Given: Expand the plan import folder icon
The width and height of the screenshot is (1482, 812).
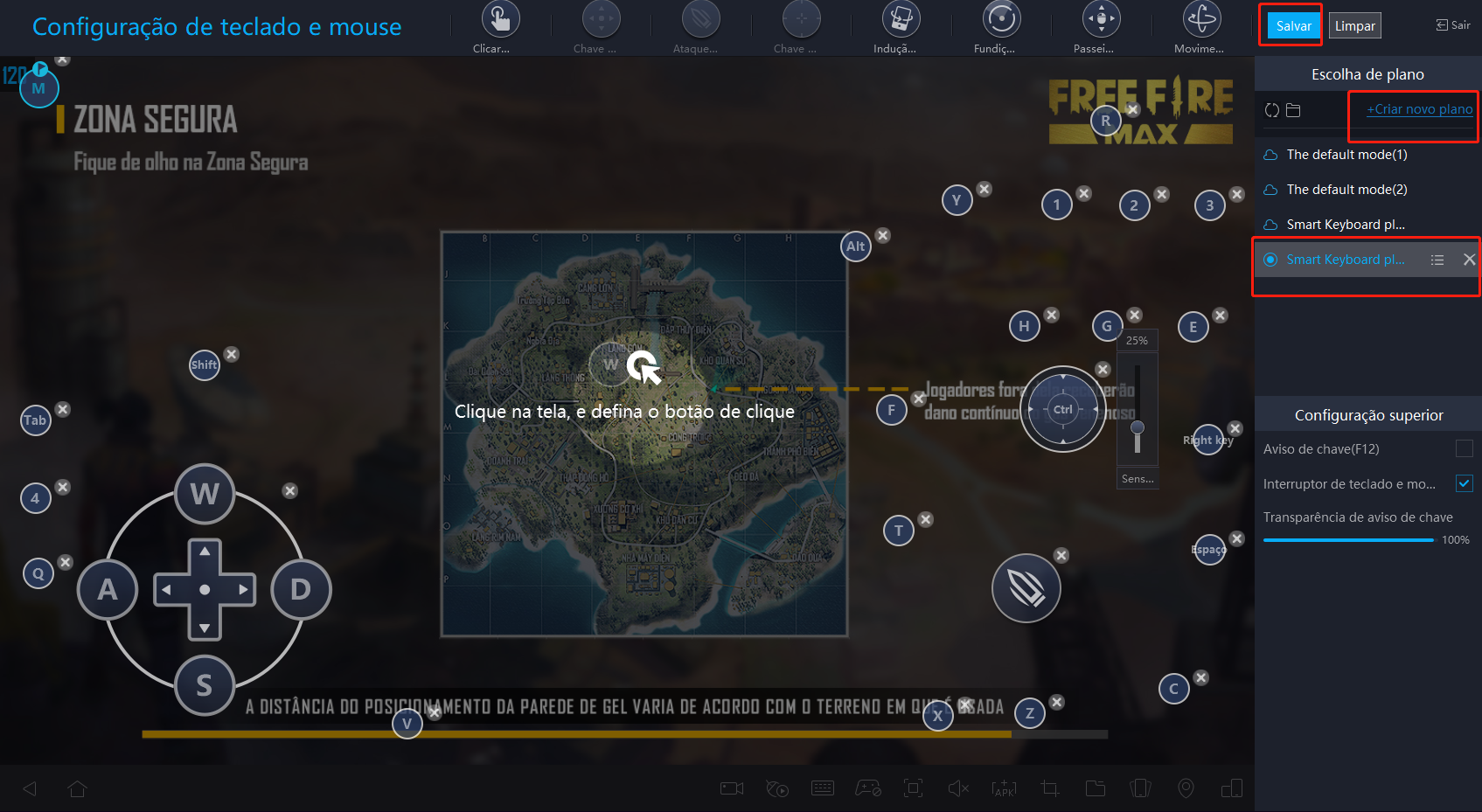Looking at the screenshot, I should (1293, 110).
